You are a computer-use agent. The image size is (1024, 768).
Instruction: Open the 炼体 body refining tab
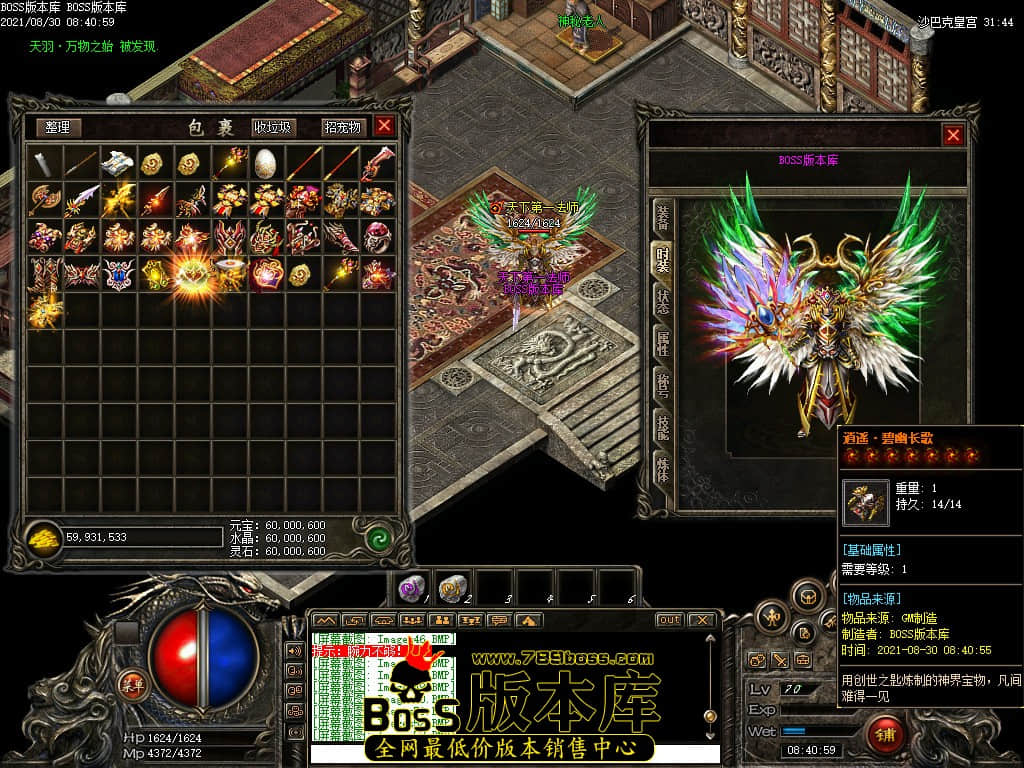662,469
